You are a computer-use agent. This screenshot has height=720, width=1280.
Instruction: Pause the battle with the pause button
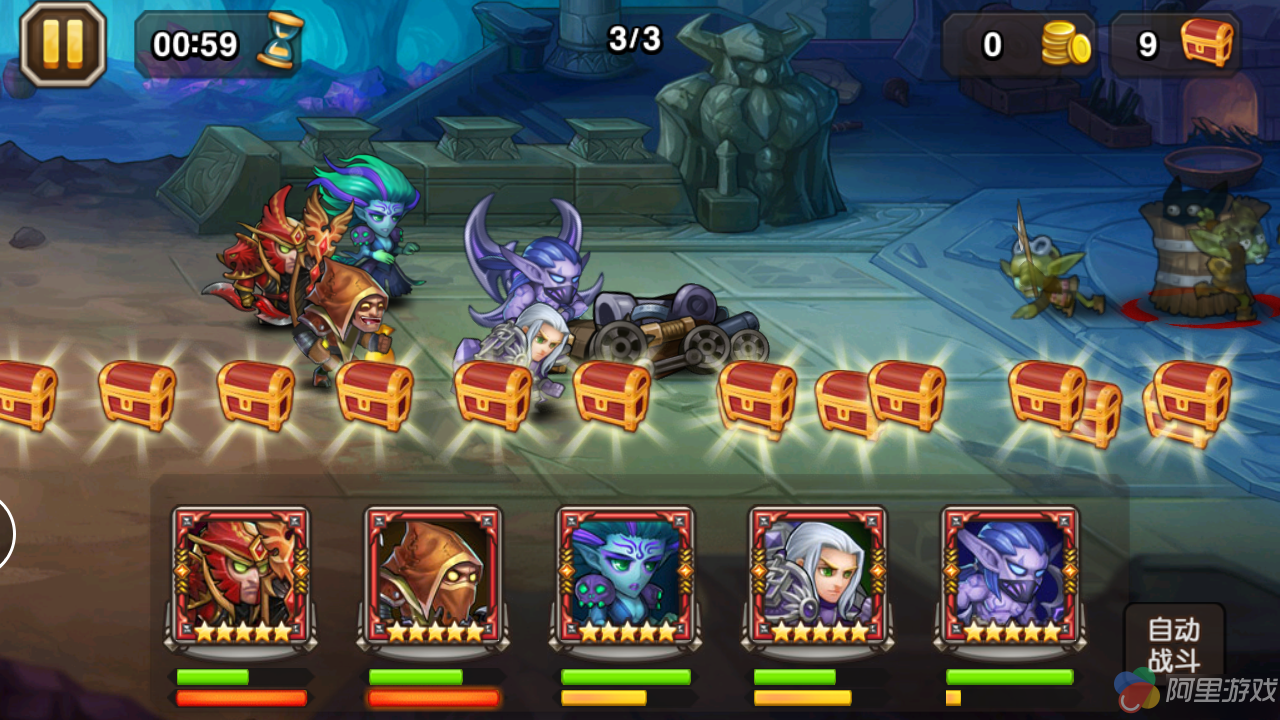62,44
